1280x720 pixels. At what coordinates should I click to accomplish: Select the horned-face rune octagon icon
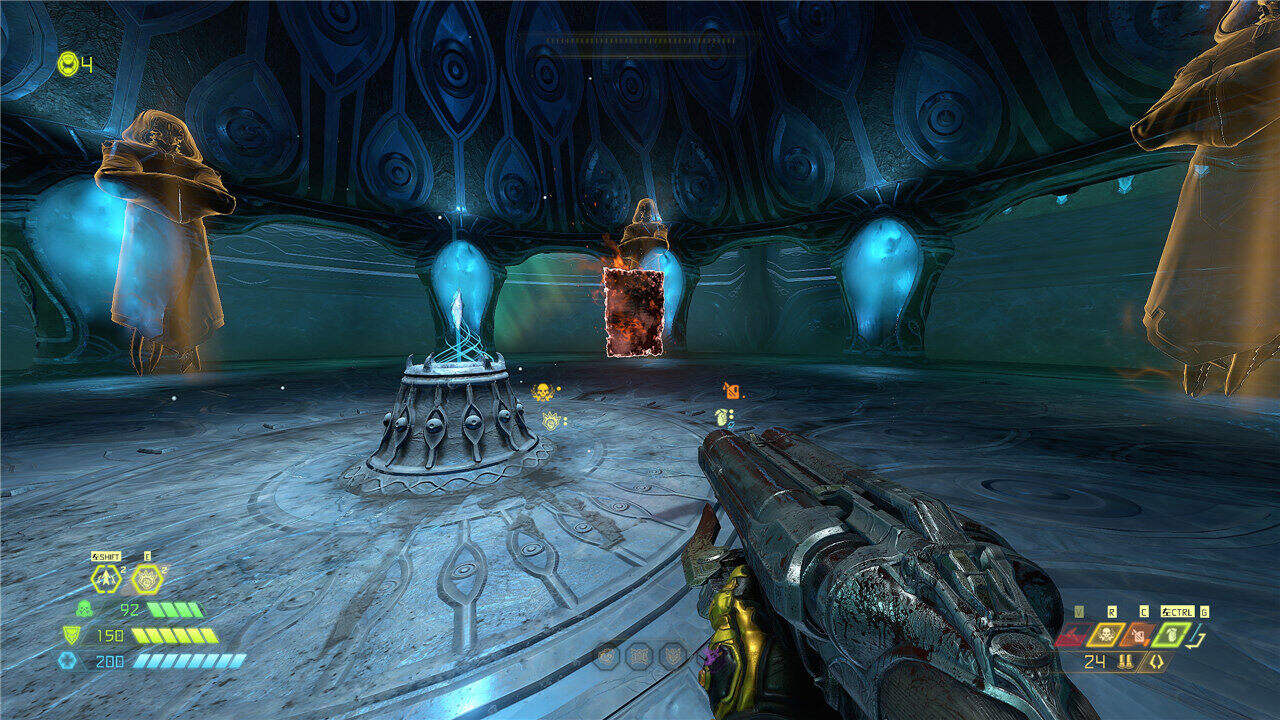[x=672, y=656]
